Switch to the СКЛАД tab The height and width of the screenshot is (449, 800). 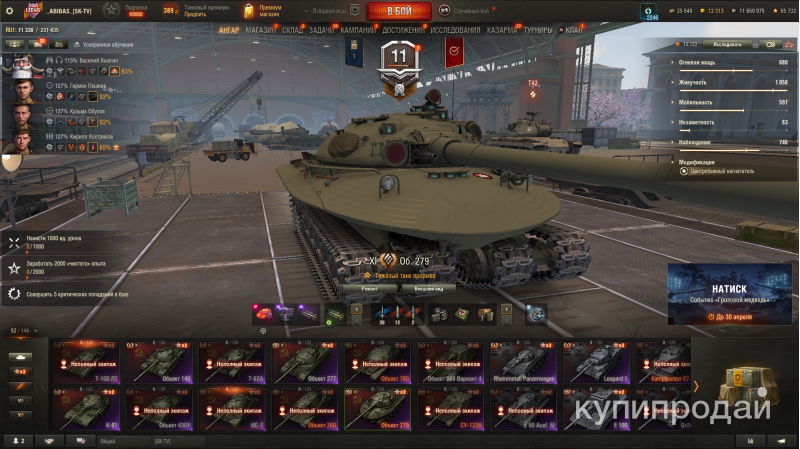[x=292, y=30]
